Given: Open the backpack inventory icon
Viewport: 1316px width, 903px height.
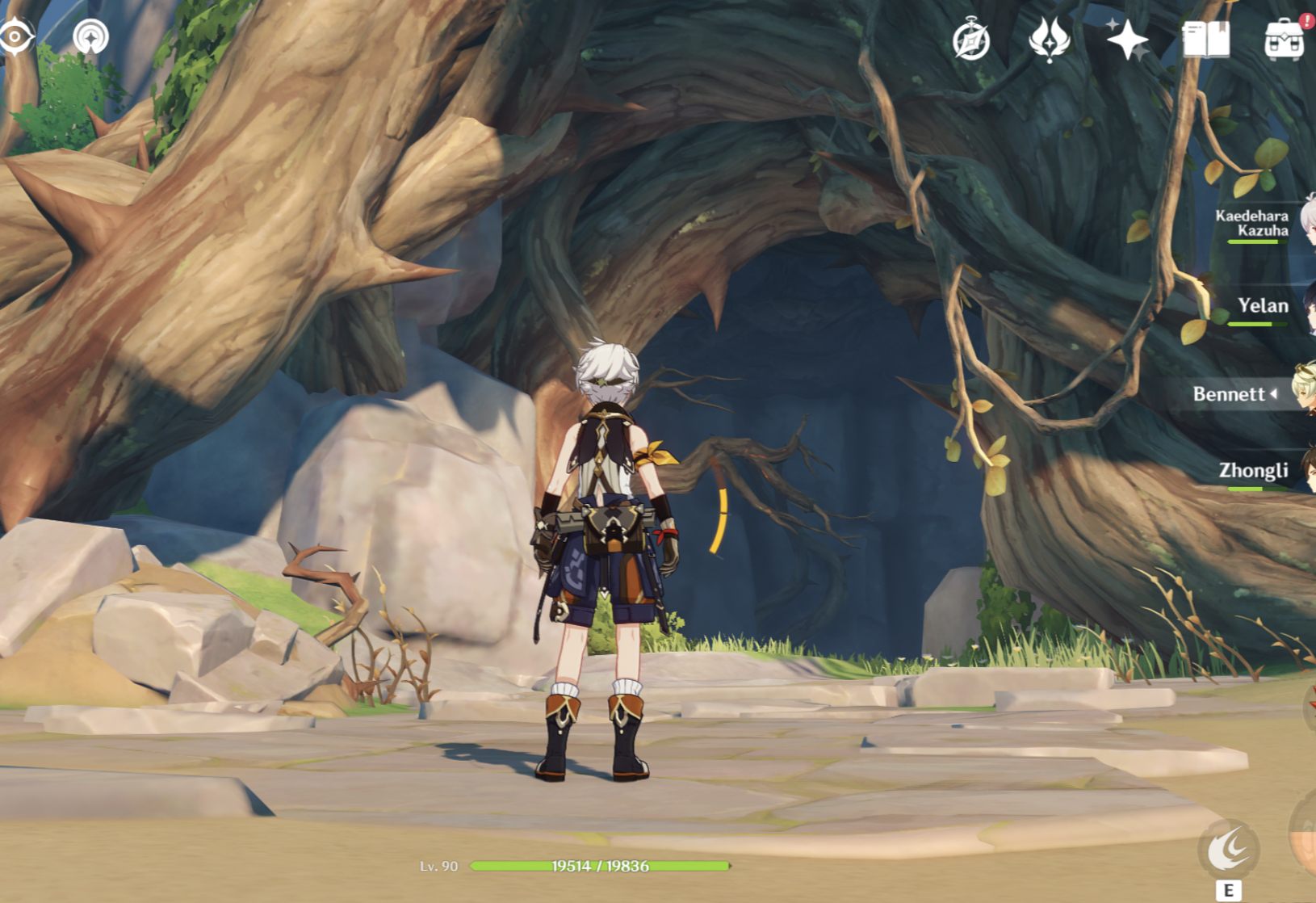Looking at the screenshot, I should point(1284,39).
